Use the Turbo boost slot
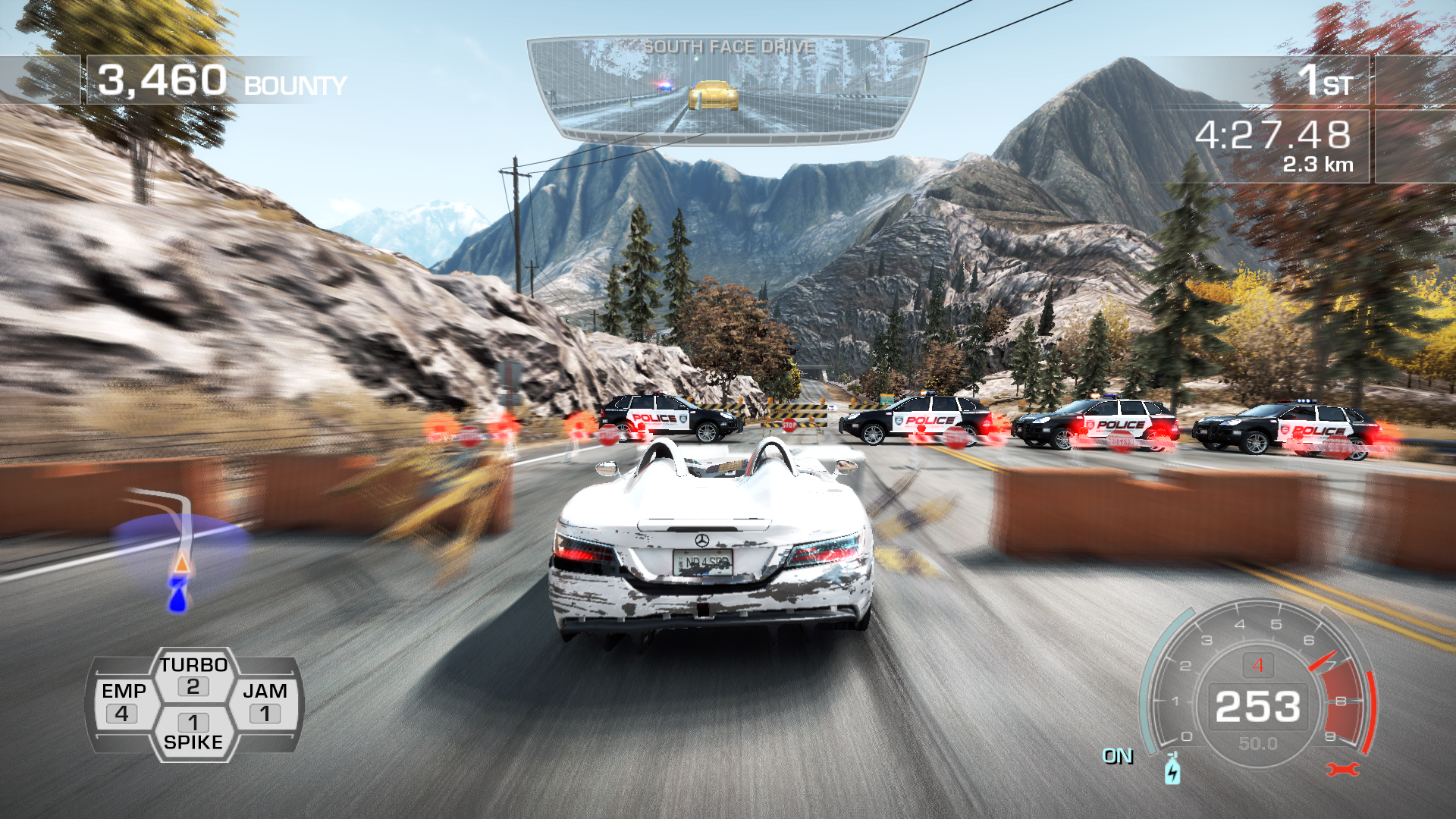 pos(193,675)
